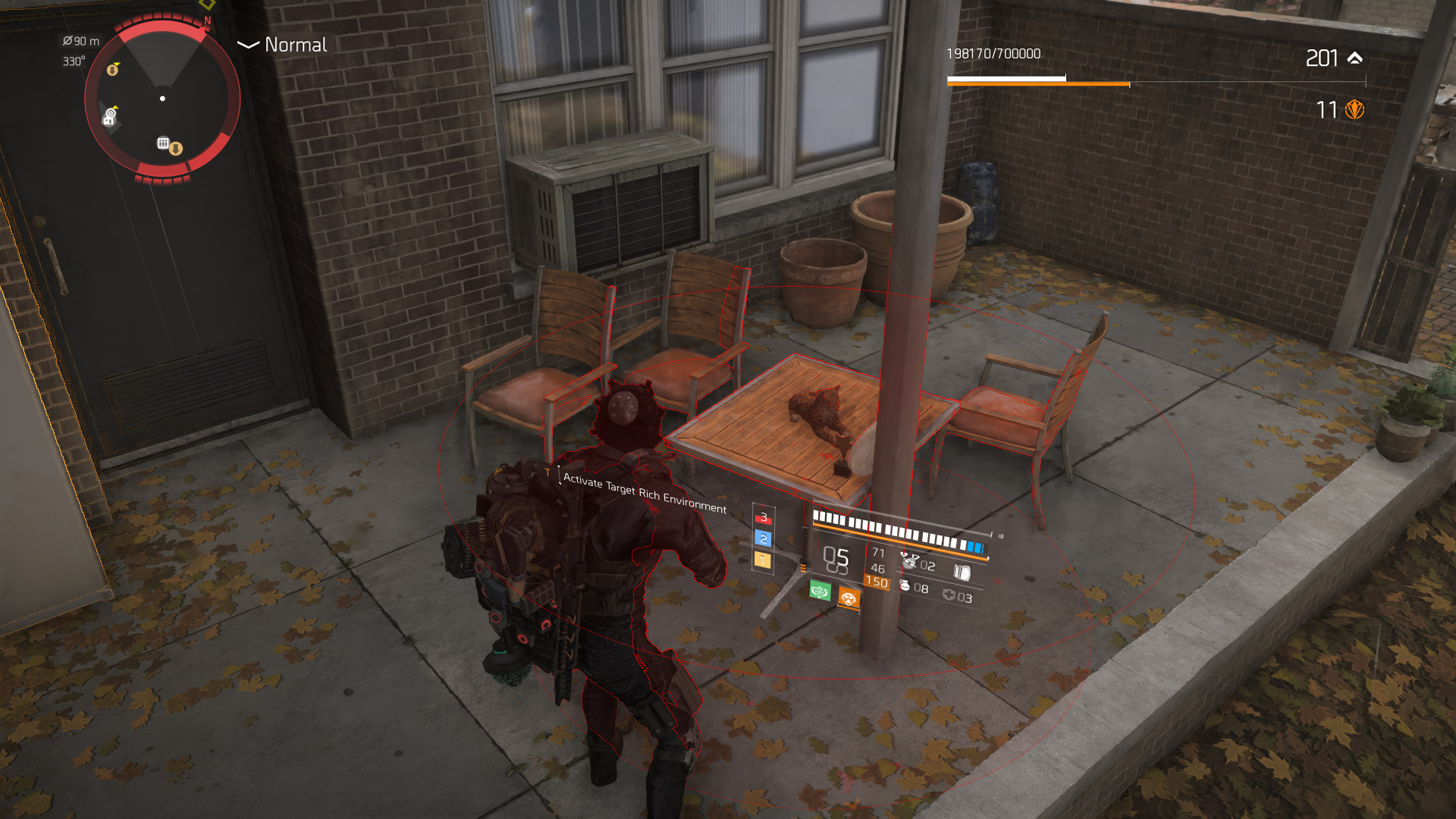
Task: Select the safe house marker on the minimap
Action: (x=110, y=117)
